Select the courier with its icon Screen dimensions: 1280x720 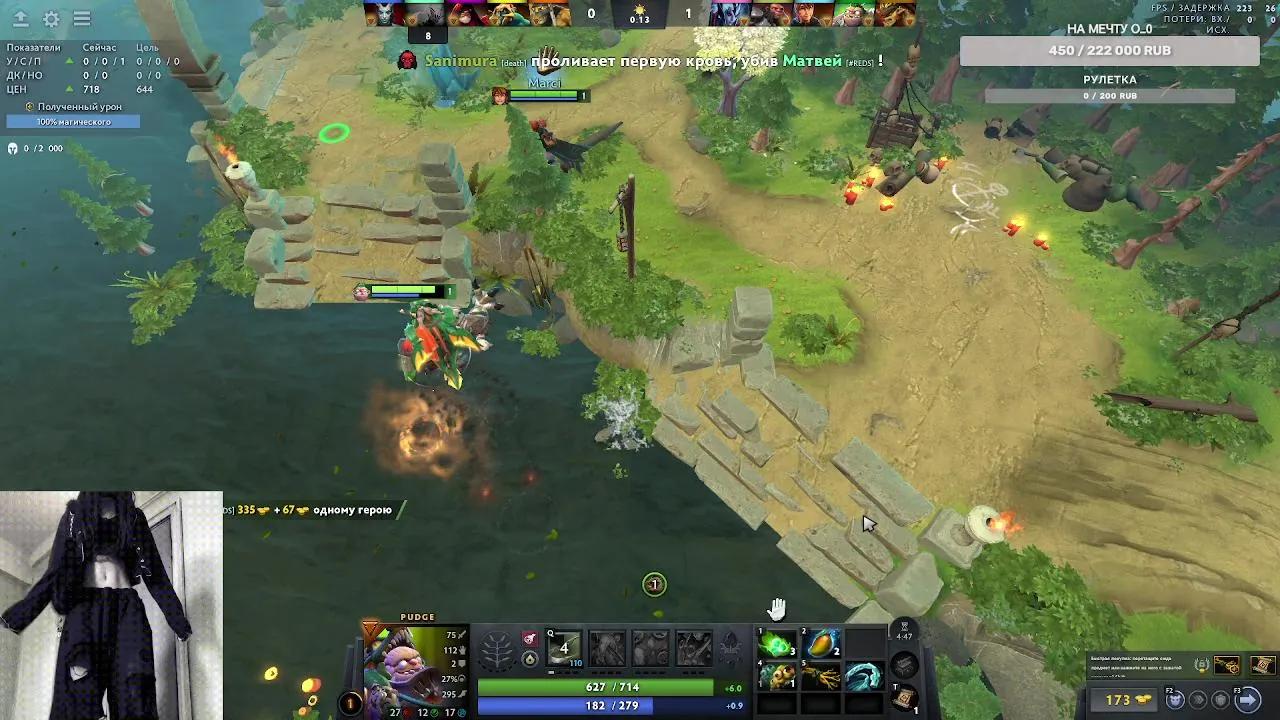(1175, 700)
